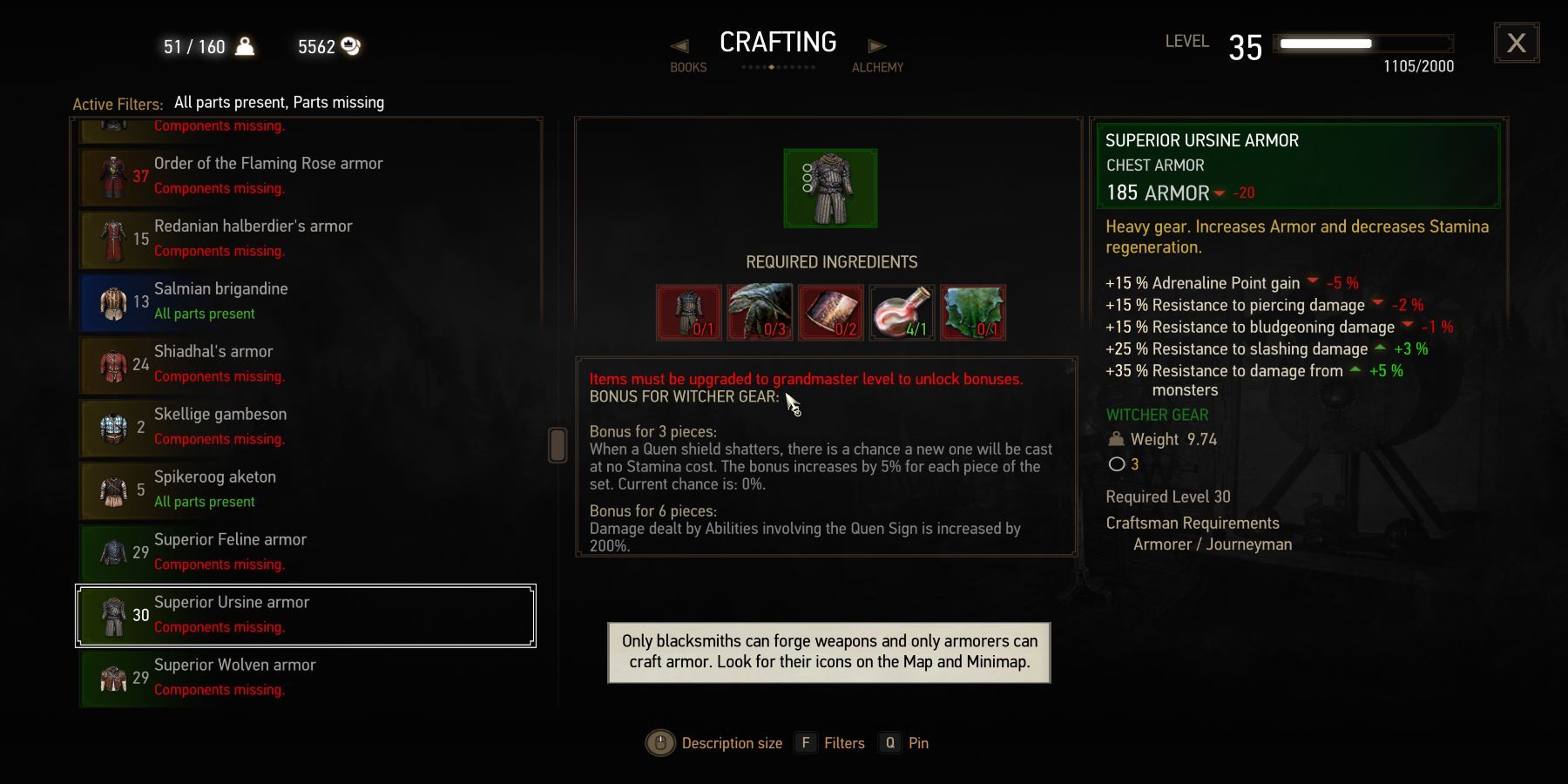Switch to the Books crafting category
This screenshot has width=1568, height=784.
pos(688,67)
